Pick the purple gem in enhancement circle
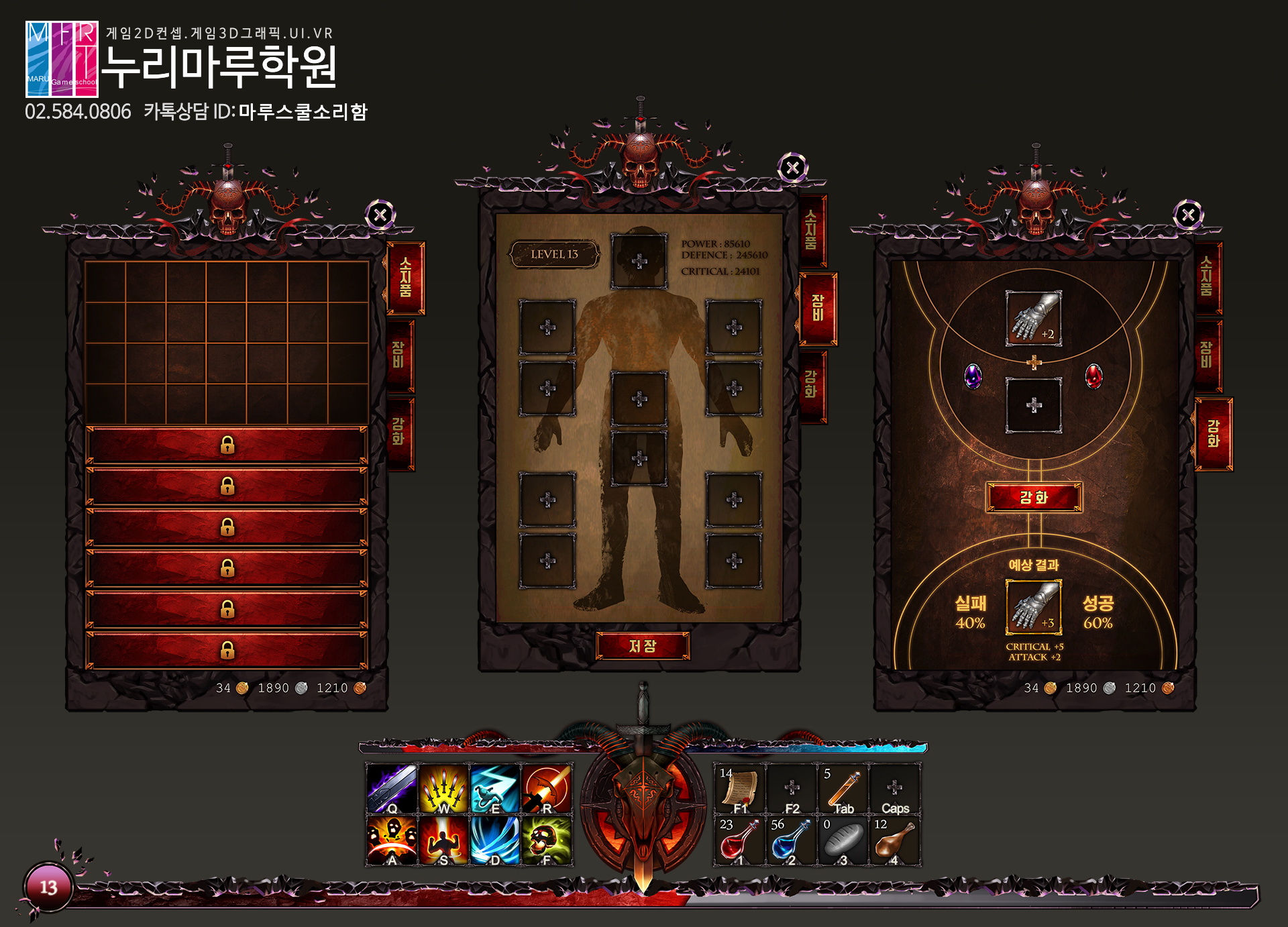The image size is (1288, 927). (x=973, y=376)
